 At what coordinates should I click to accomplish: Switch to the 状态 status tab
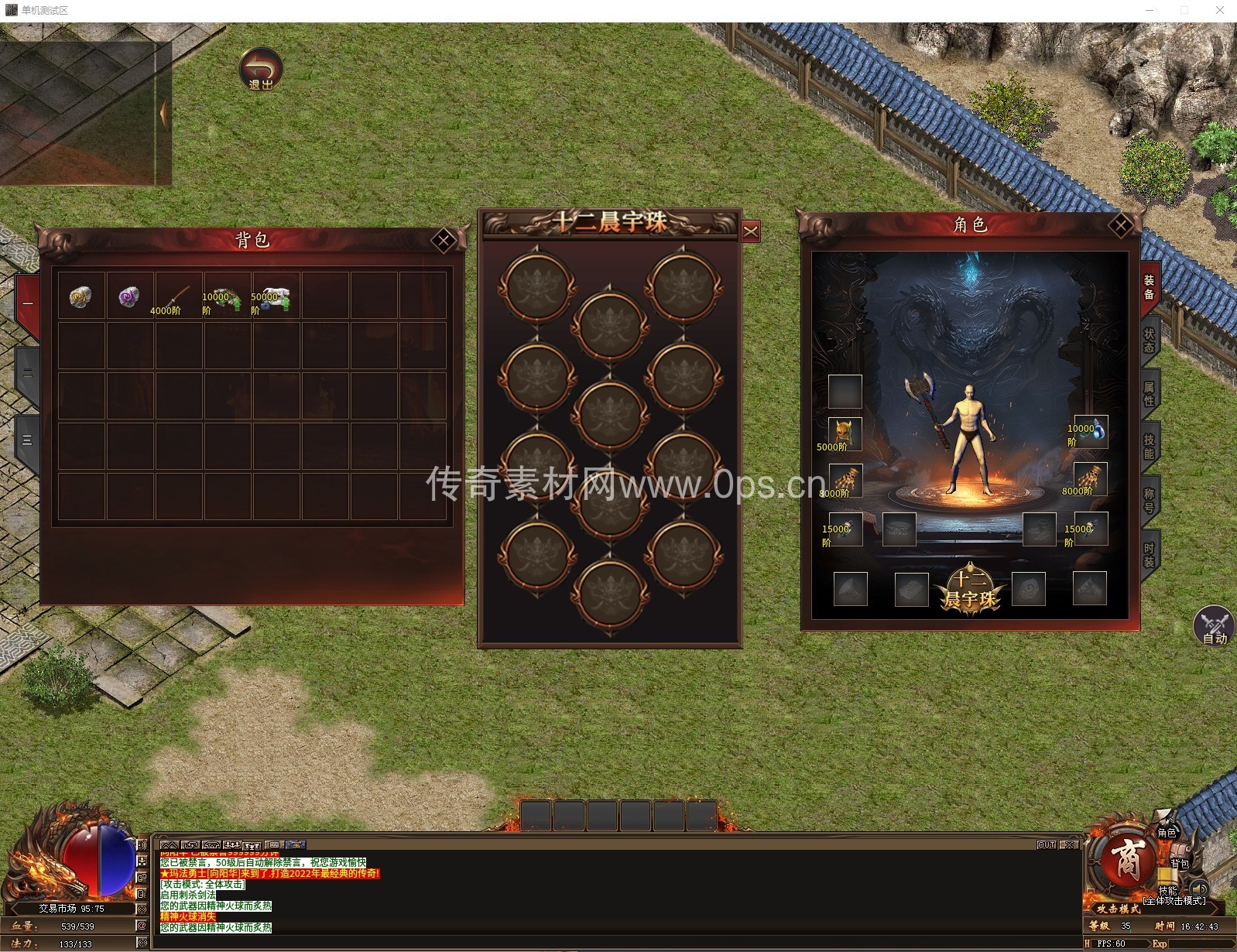(1150, 340)
